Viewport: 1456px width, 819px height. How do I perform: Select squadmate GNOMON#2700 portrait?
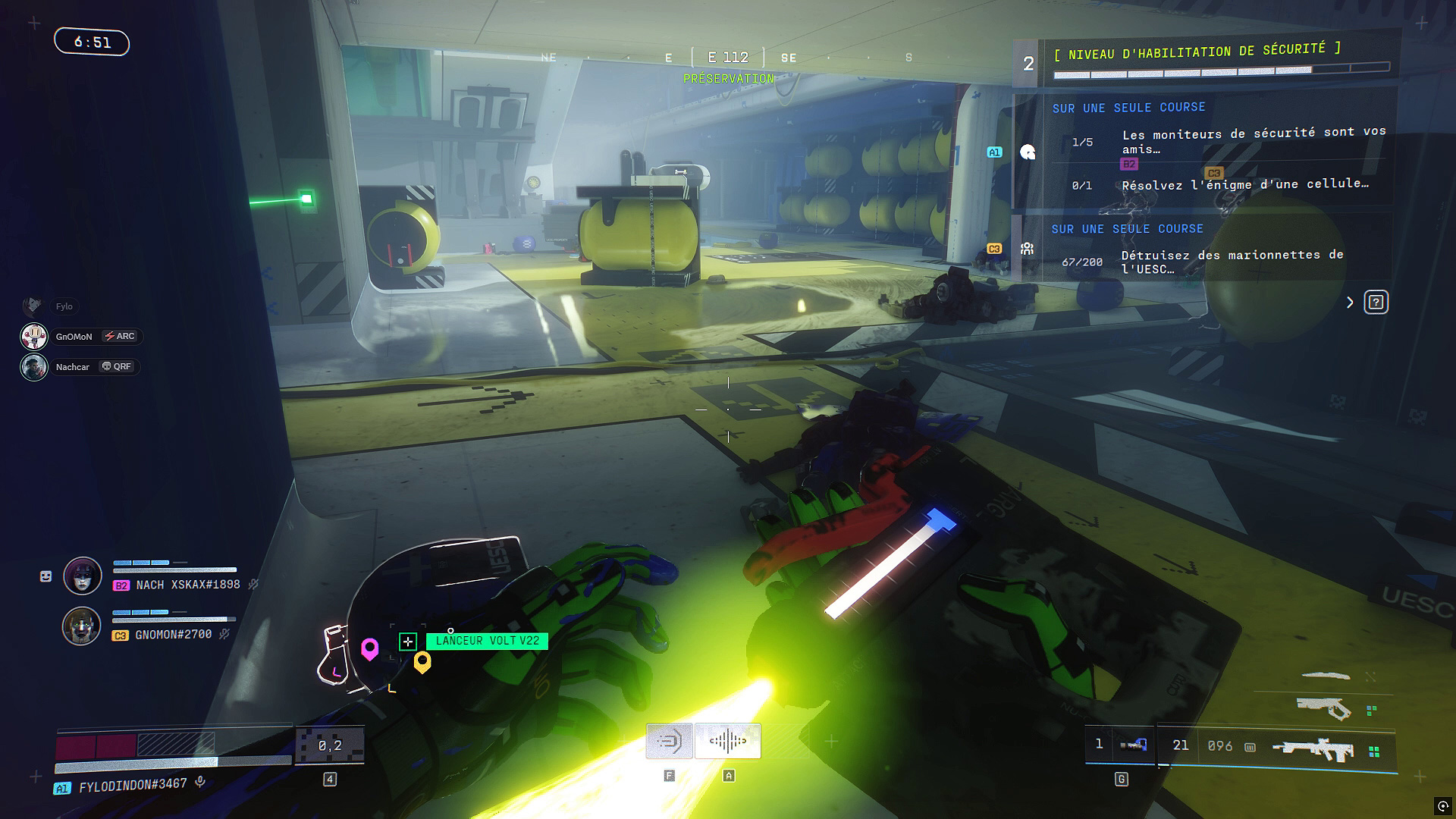[81, 626]
